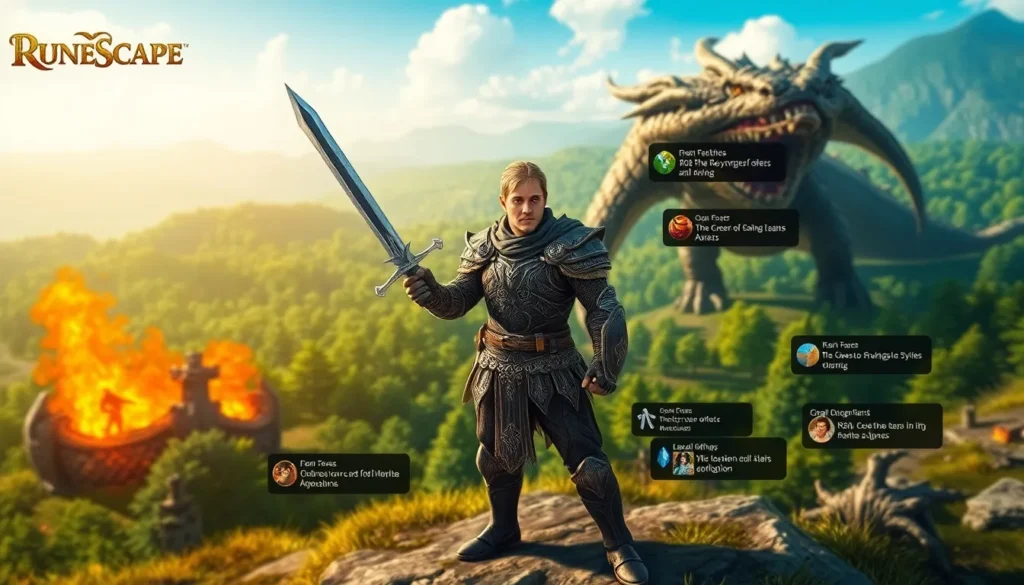1024x585 pixels.
Task: Click the green gem icon panel
Action: pyautogui.click(x=716, y=162)
